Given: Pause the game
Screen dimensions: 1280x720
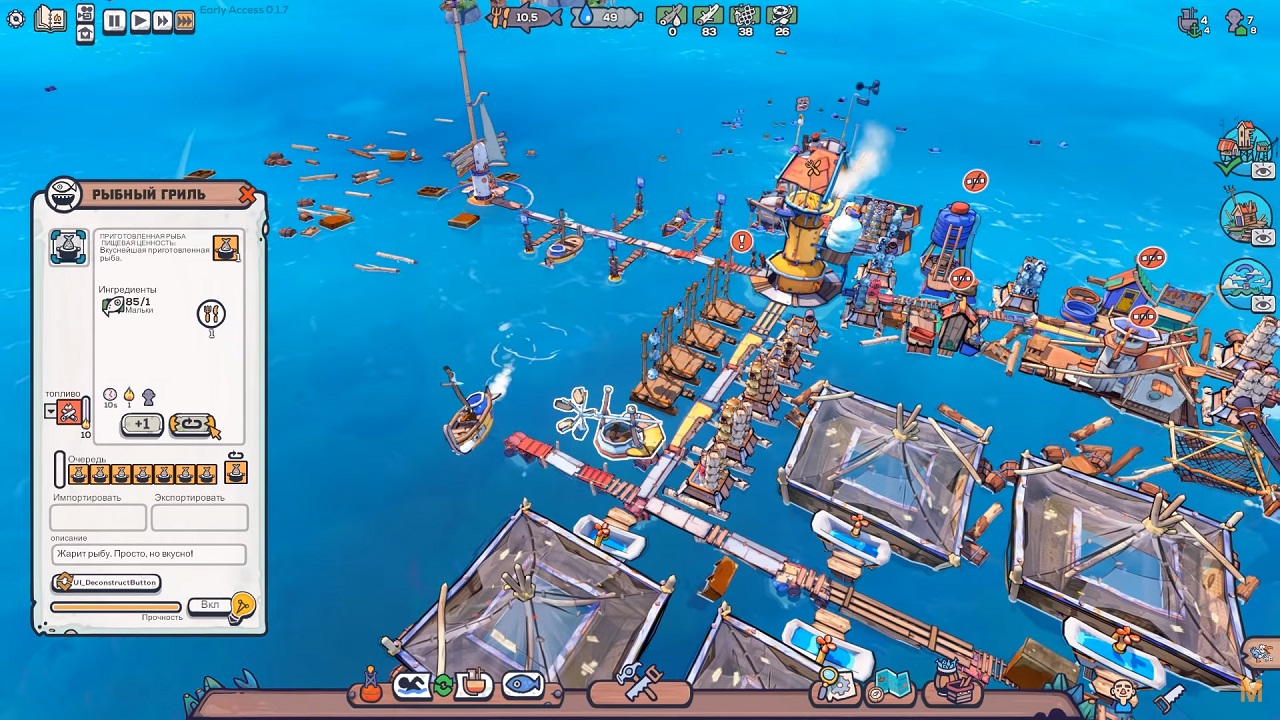Looking at the screenshot, I should [114, 21].
